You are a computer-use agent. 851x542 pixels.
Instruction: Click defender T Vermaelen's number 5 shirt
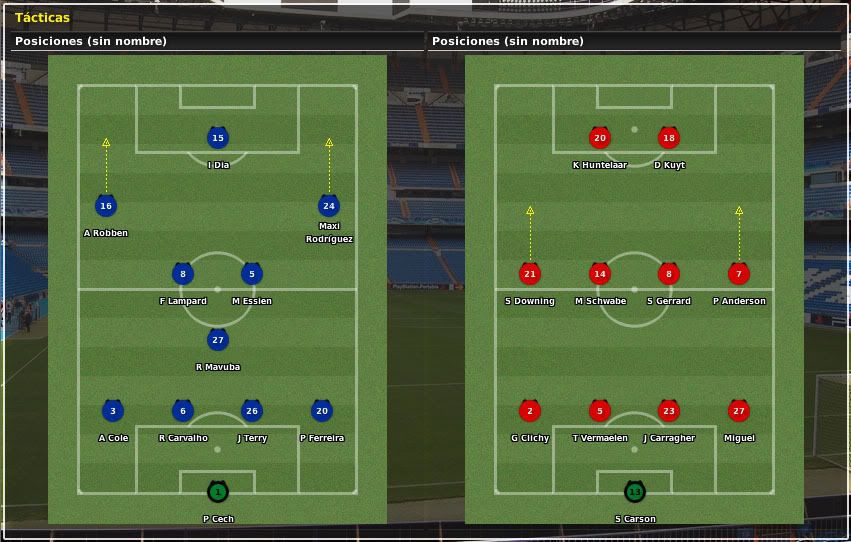click(x=600, y=411)
